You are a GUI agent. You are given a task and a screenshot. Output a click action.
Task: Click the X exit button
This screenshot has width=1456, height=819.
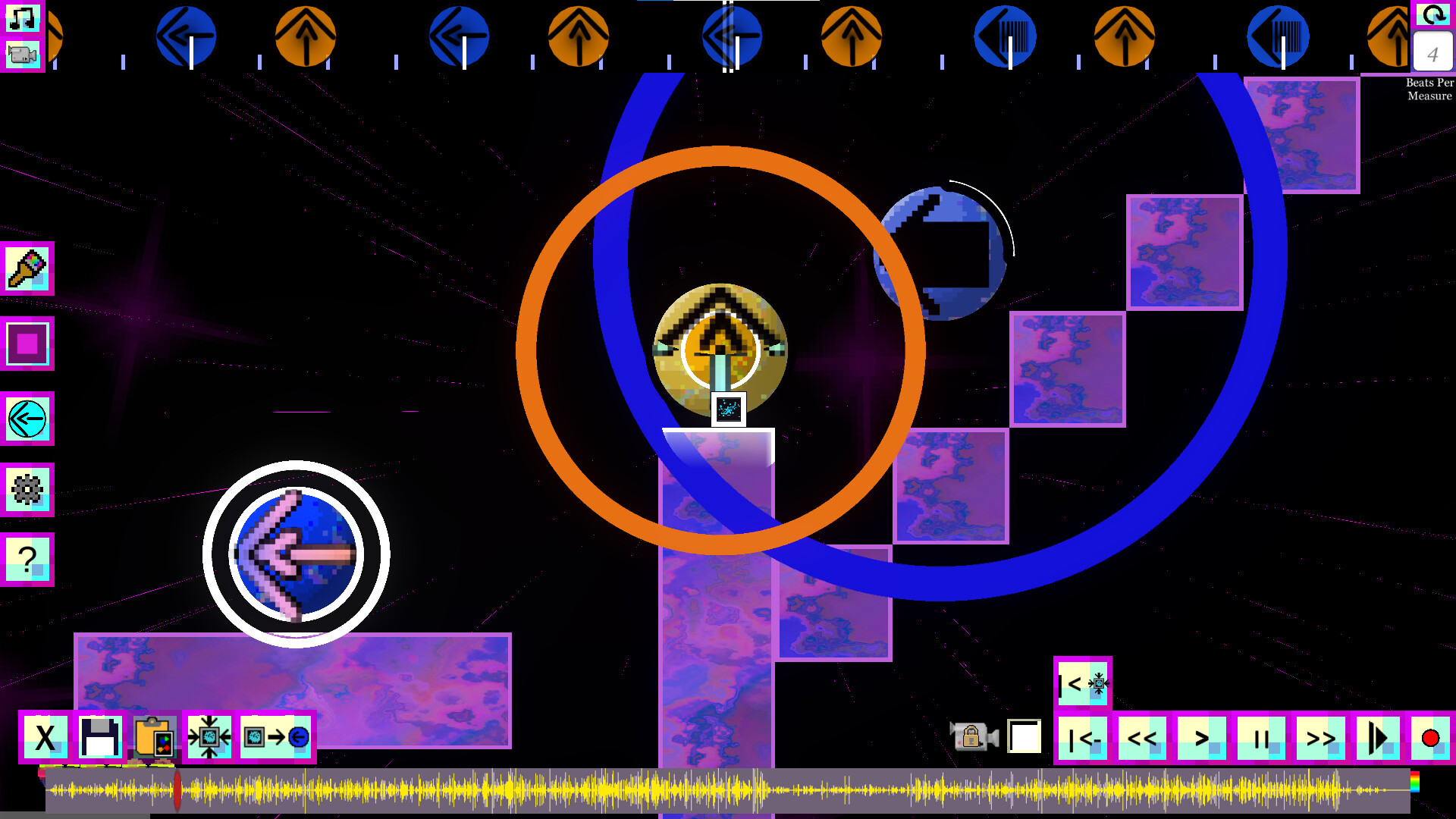tap(44, 736)
